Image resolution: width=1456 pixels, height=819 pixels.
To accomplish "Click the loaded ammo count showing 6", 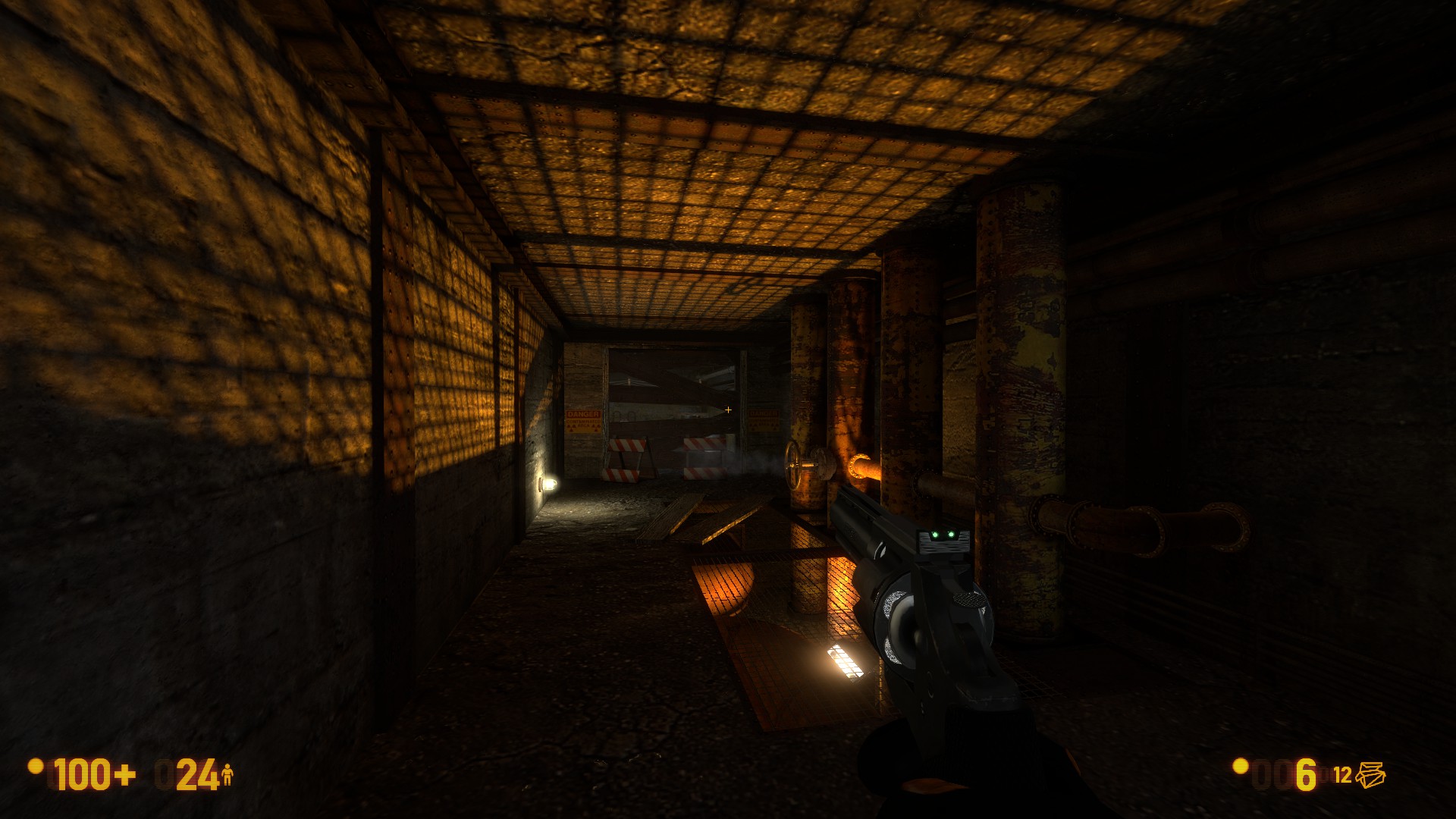I will click(1304, 775).
